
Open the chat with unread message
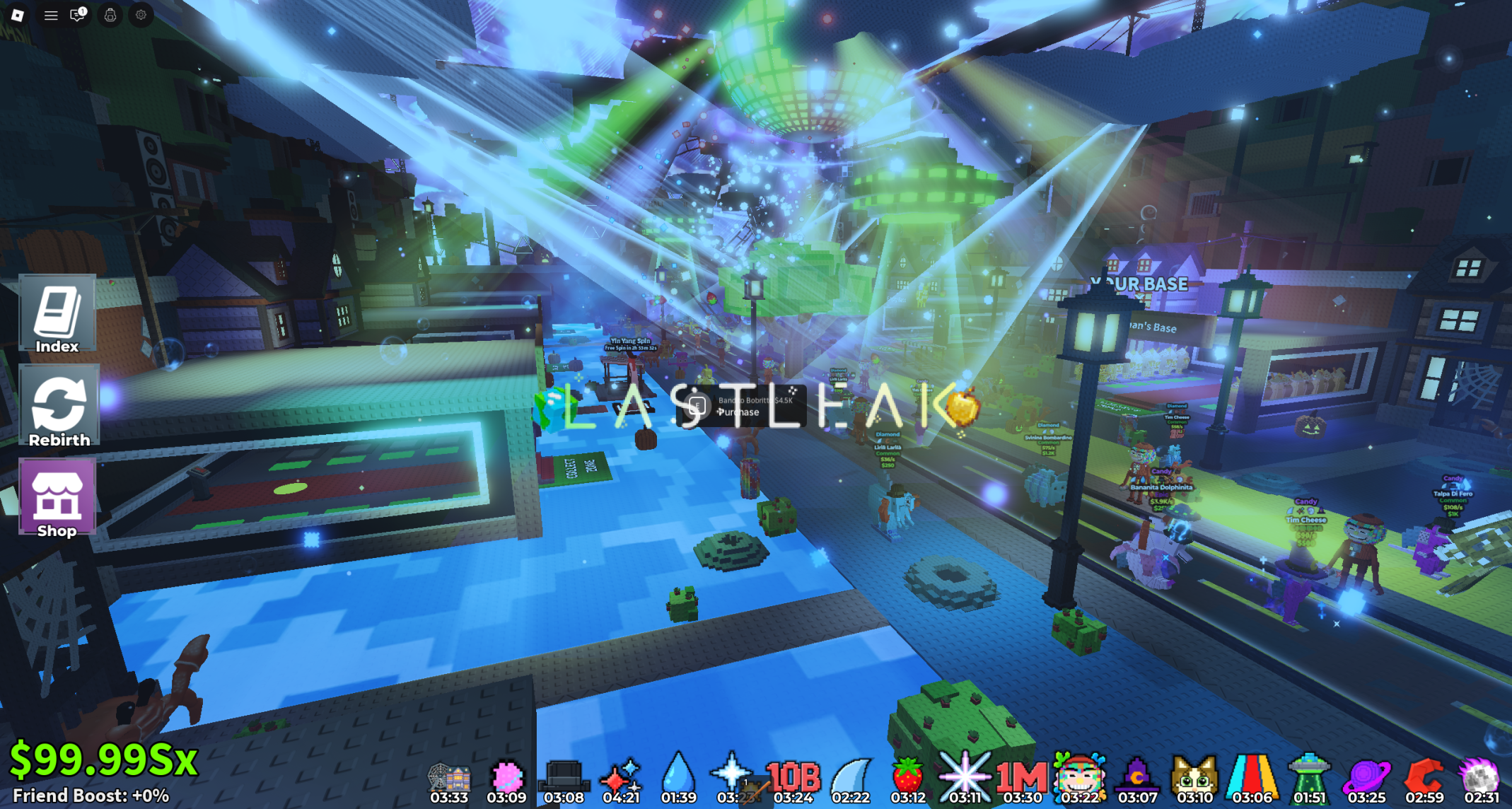[x=78, y=15]
